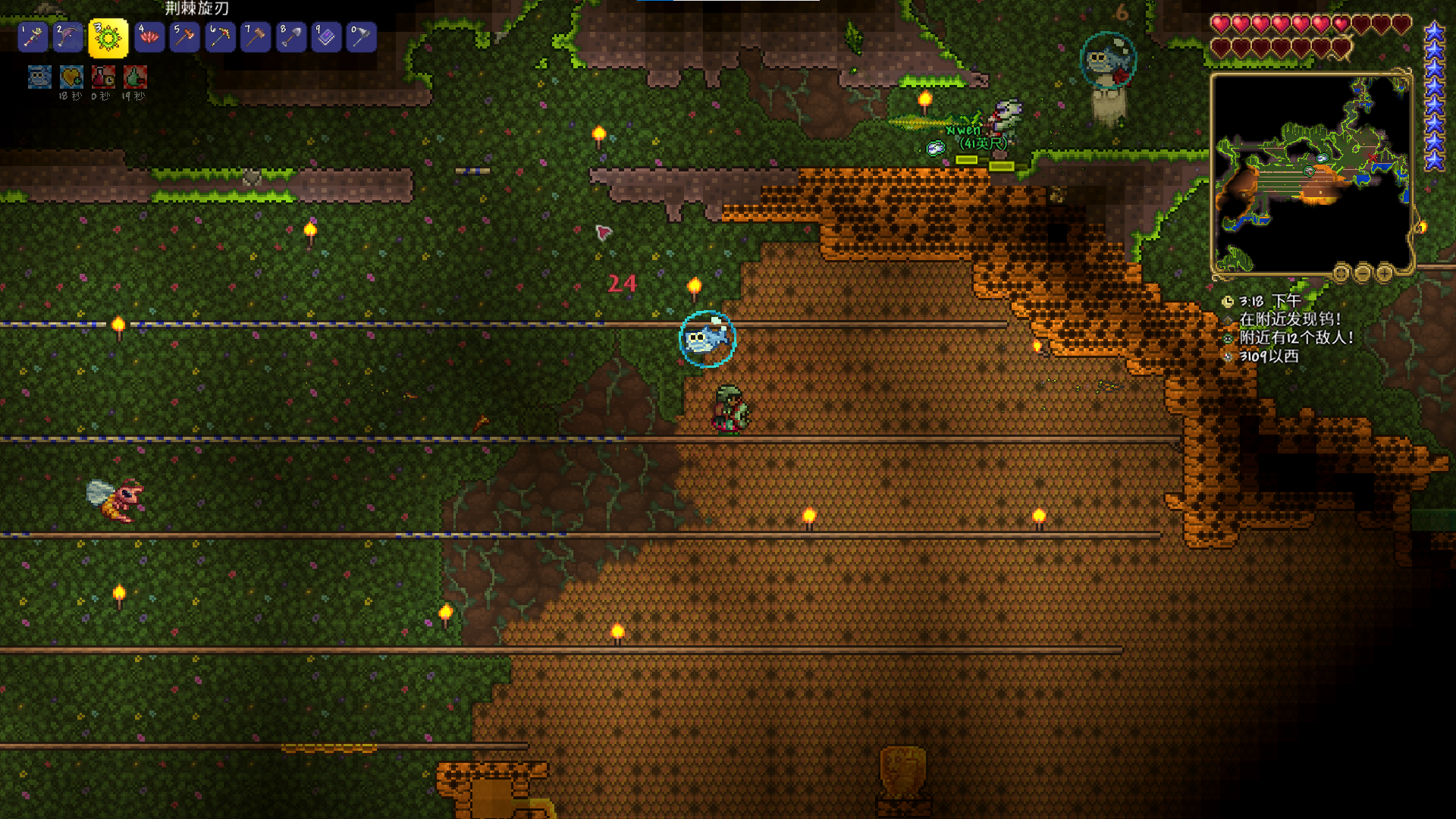Image resolution: width=1456 pixels, height=819 pixels.
Task: Click the potion sickness debuff icon
Action: point(103,77)
